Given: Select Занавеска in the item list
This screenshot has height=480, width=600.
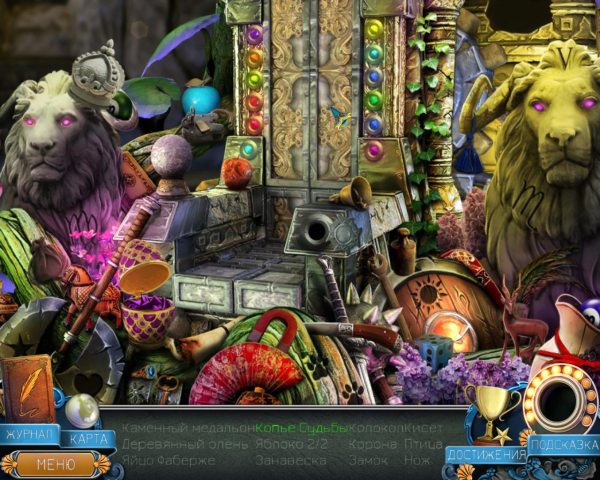Looking at the screenshot, I should [289, 460].
